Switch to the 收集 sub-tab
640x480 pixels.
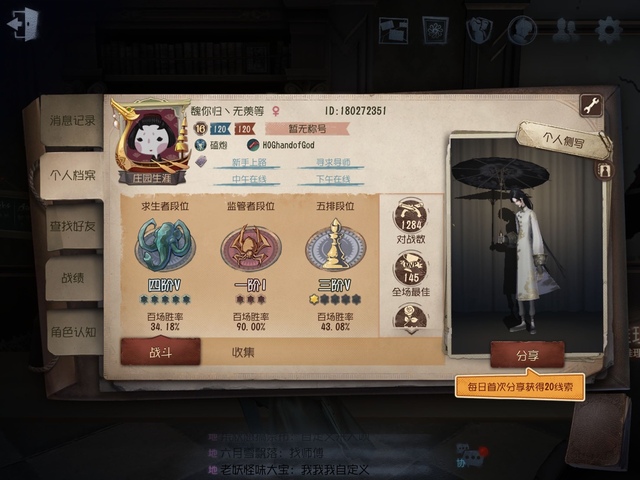coord(243,352)
